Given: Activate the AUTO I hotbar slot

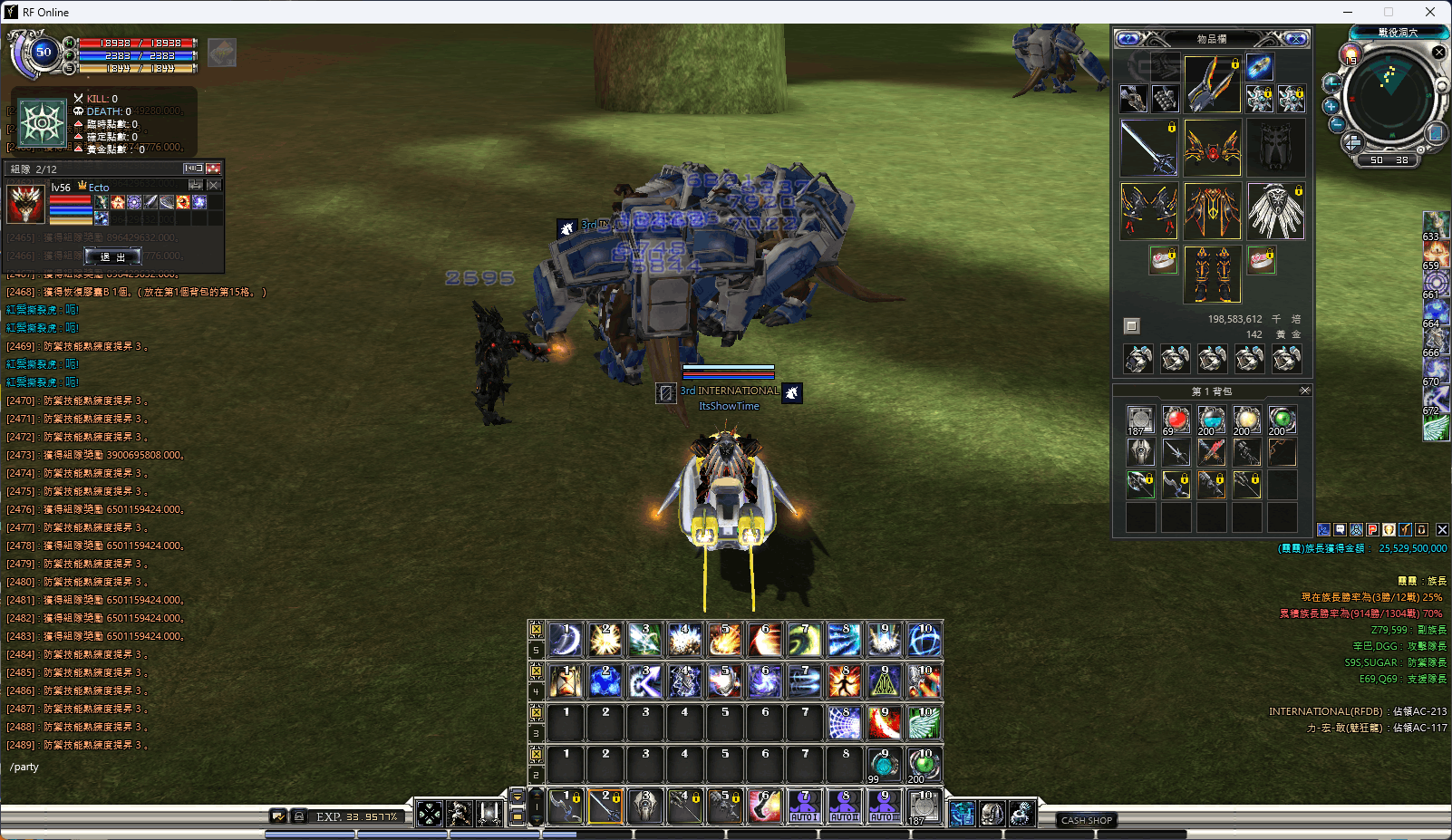Looking at the screenshot, I should click(805, 806).
